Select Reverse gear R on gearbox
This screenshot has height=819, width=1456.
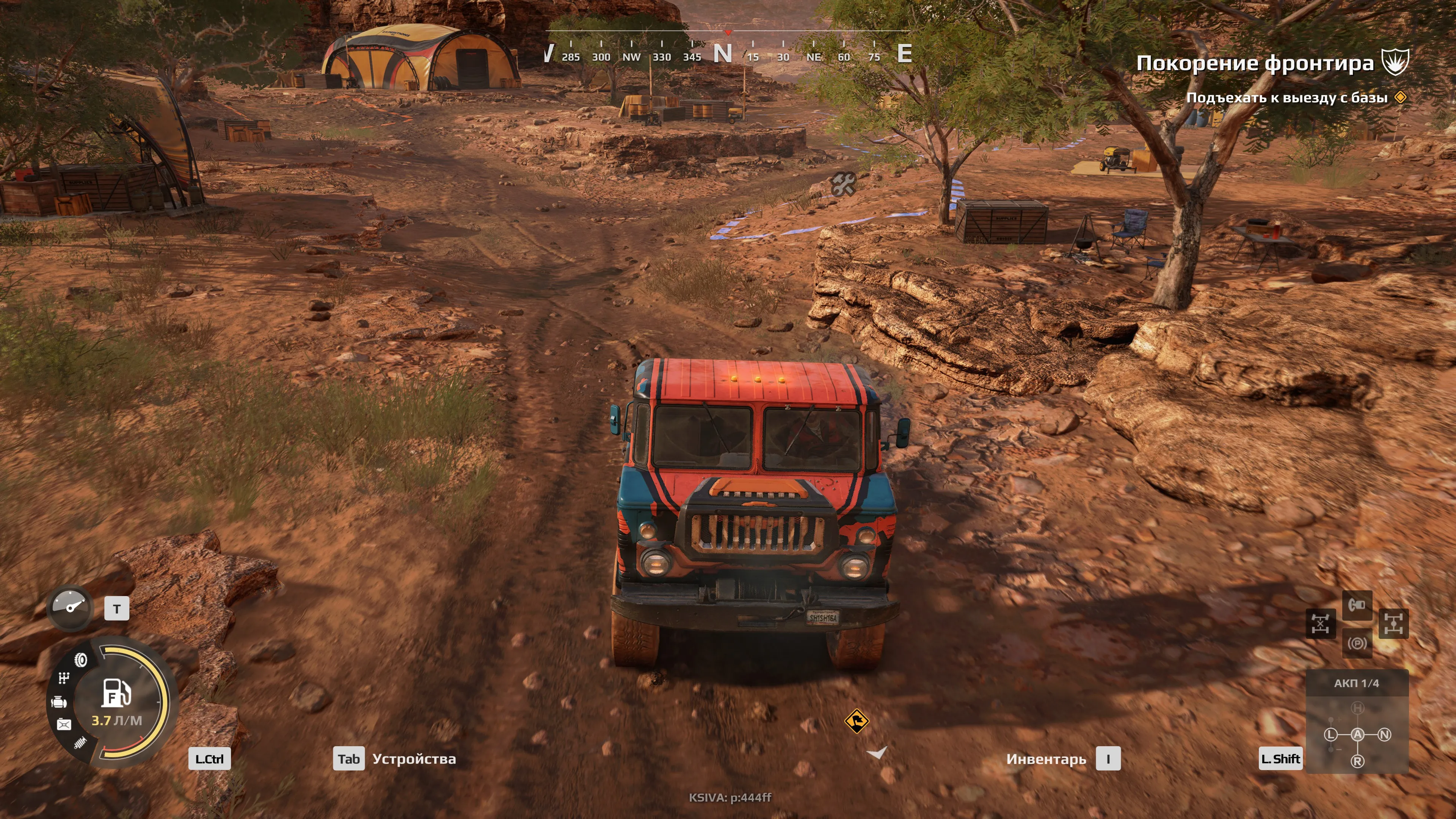click(1357, 761)
